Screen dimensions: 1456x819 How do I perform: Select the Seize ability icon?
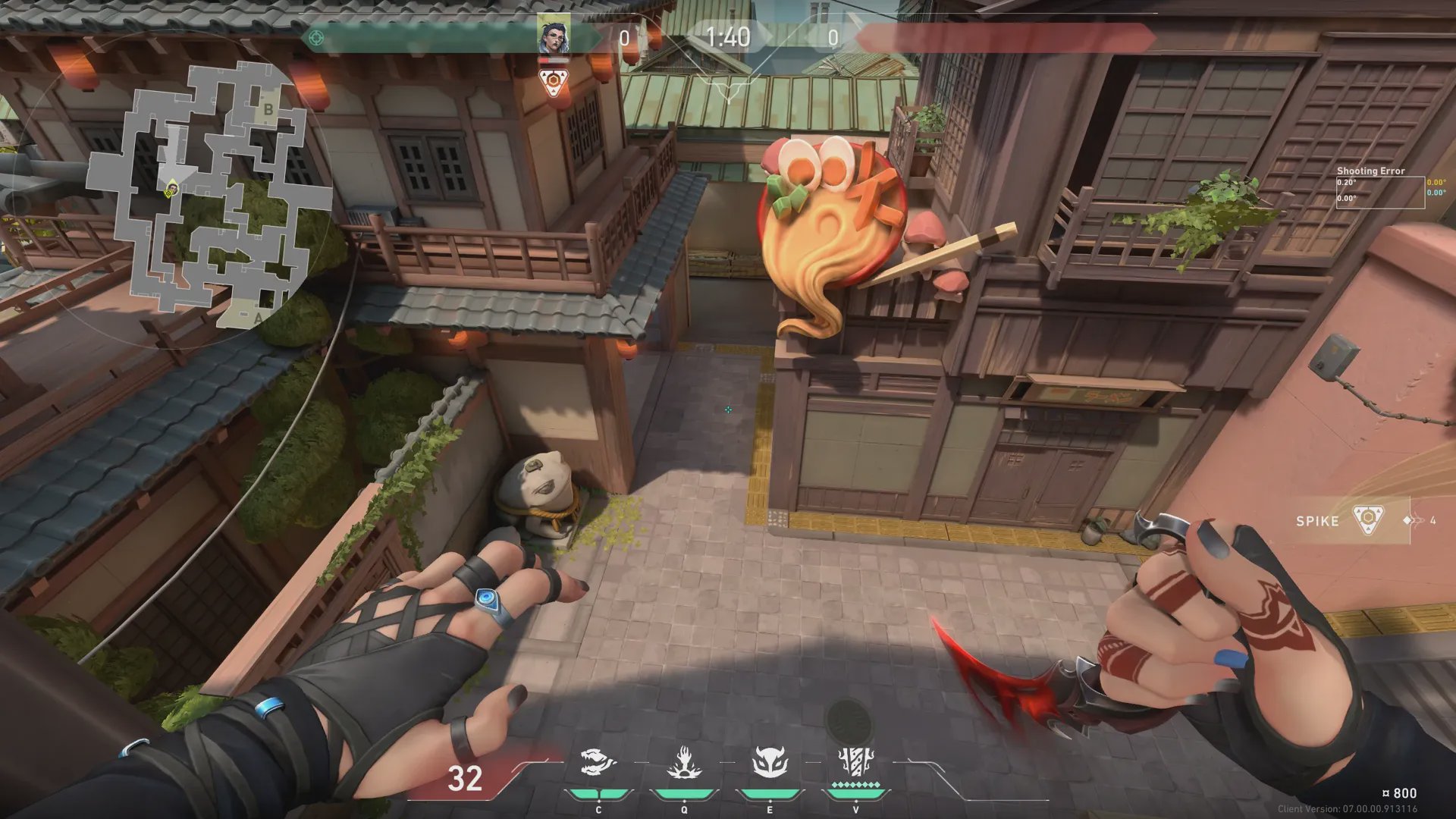pyautogui.click(x=683, y=762)
